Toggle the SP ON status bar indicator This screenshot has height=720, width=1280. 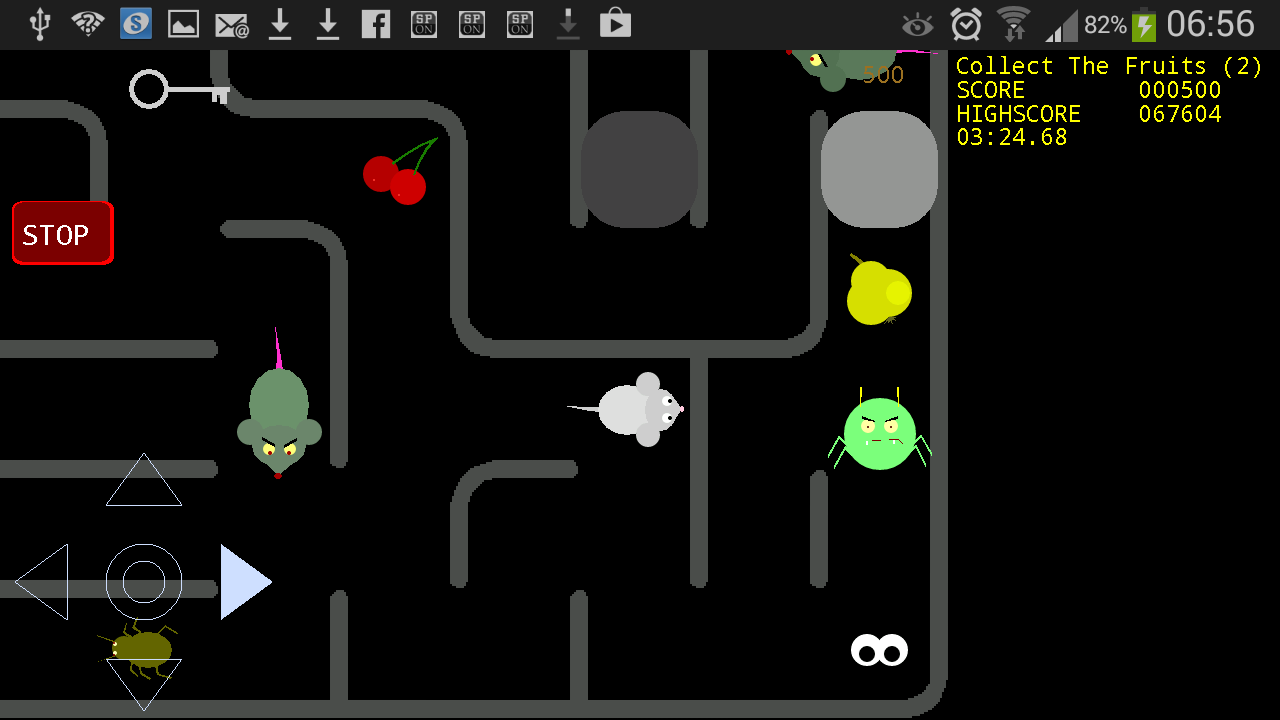tap(423, 23)
